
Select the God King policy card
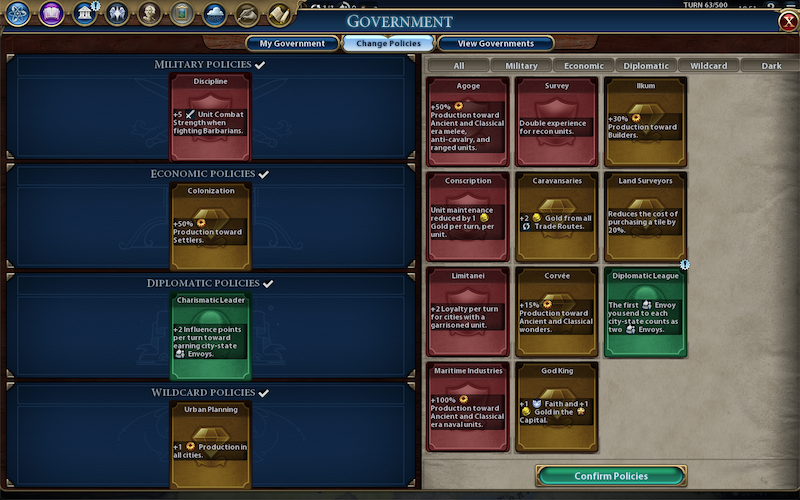556,406
